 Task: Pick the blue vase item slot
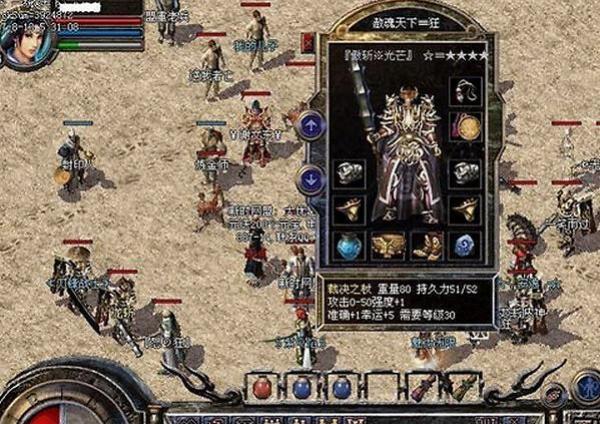347,244
